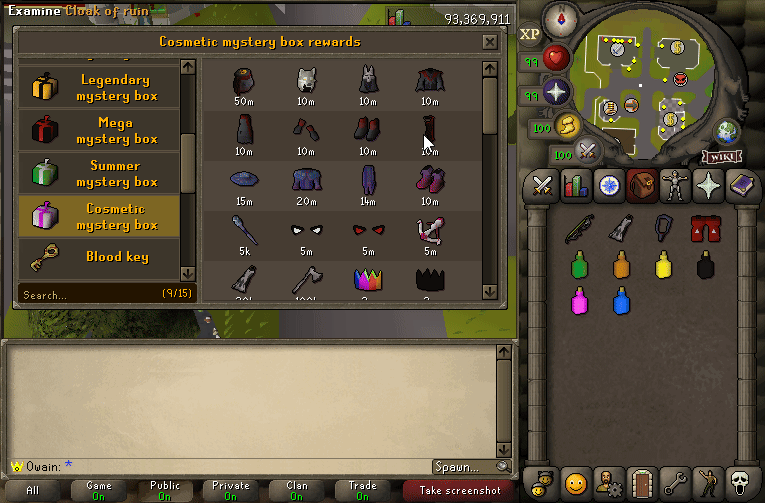Open the Magic spellbook tab
Image resolution: width=765 pixels, height=503 pixels.
[741, 186]
